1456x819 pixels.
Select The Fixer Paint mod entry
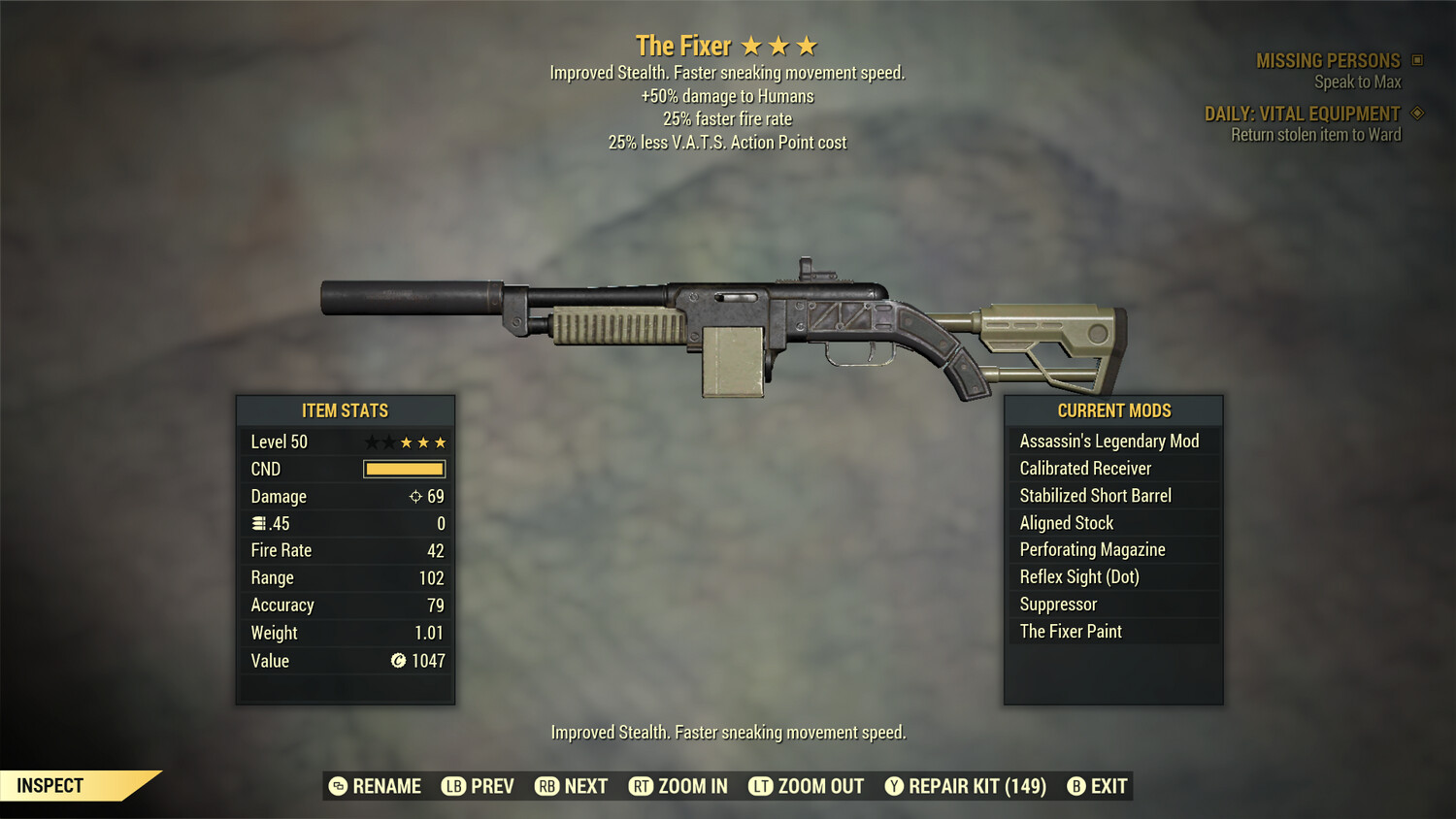[1071, 631]
